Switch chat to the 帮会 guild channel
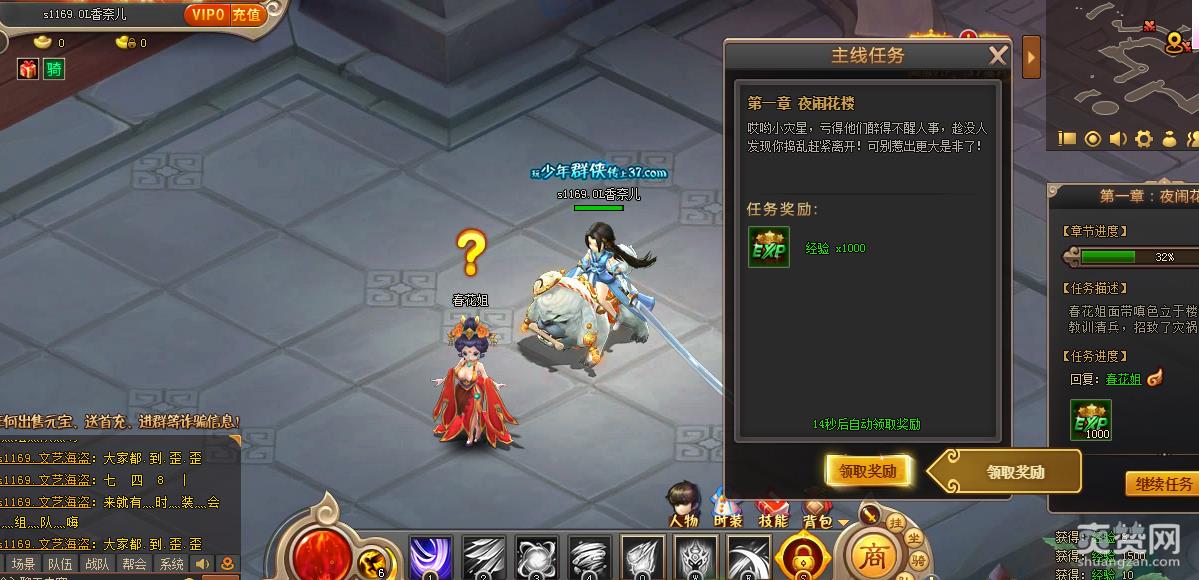 (134, 564)
